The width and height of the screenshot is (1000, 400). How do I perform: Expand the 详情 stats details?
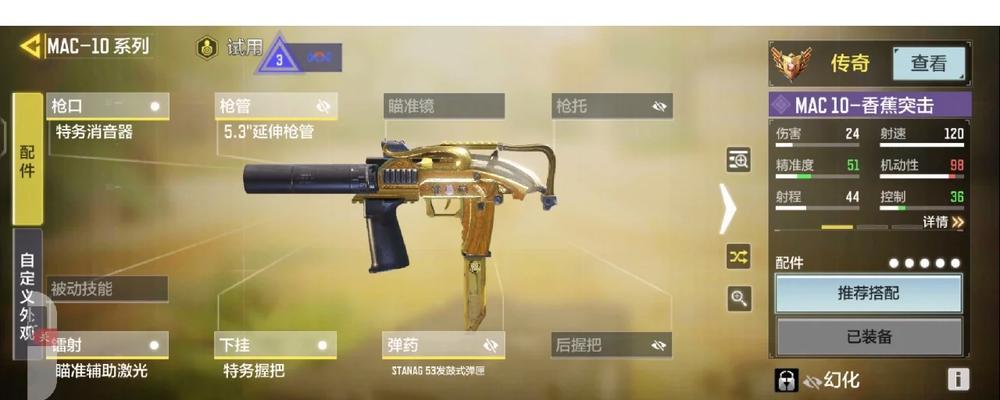click(943, 222)
